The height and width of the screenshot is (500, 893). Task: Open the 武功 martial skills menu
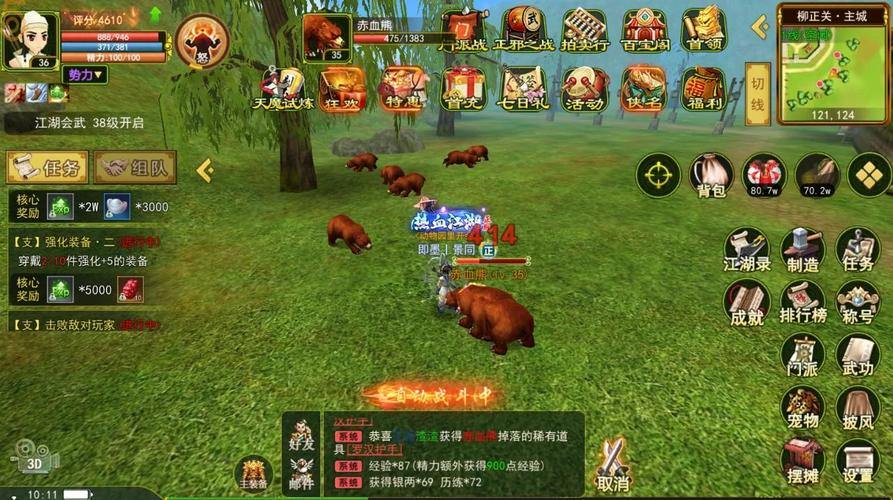(x=857, y=355)
